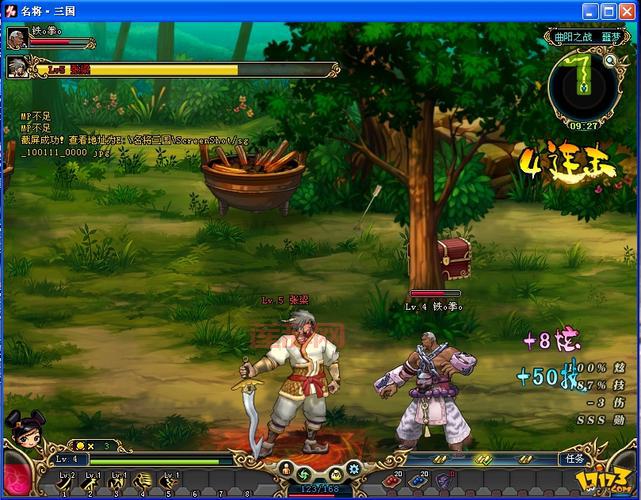Click the blue gear settings button

pos(353,468)
